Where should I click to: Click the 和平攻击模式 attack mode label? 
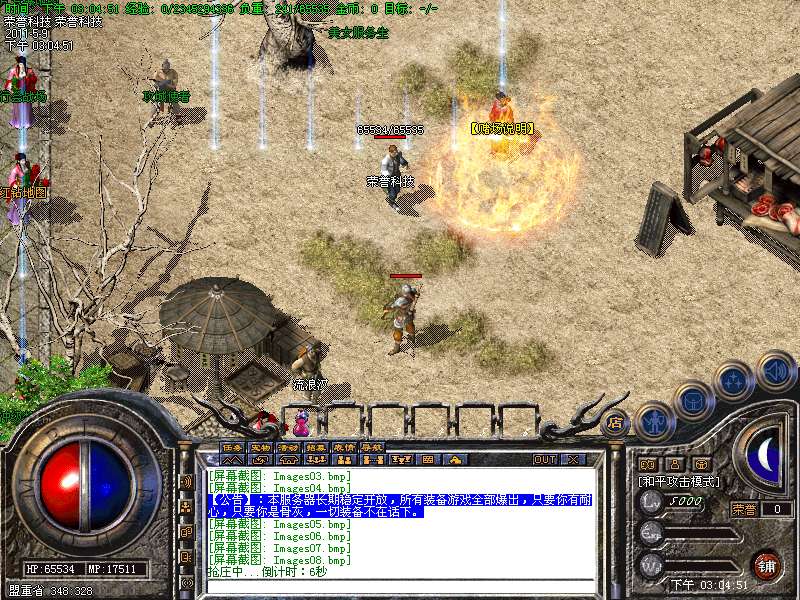[x=678, y=481]
